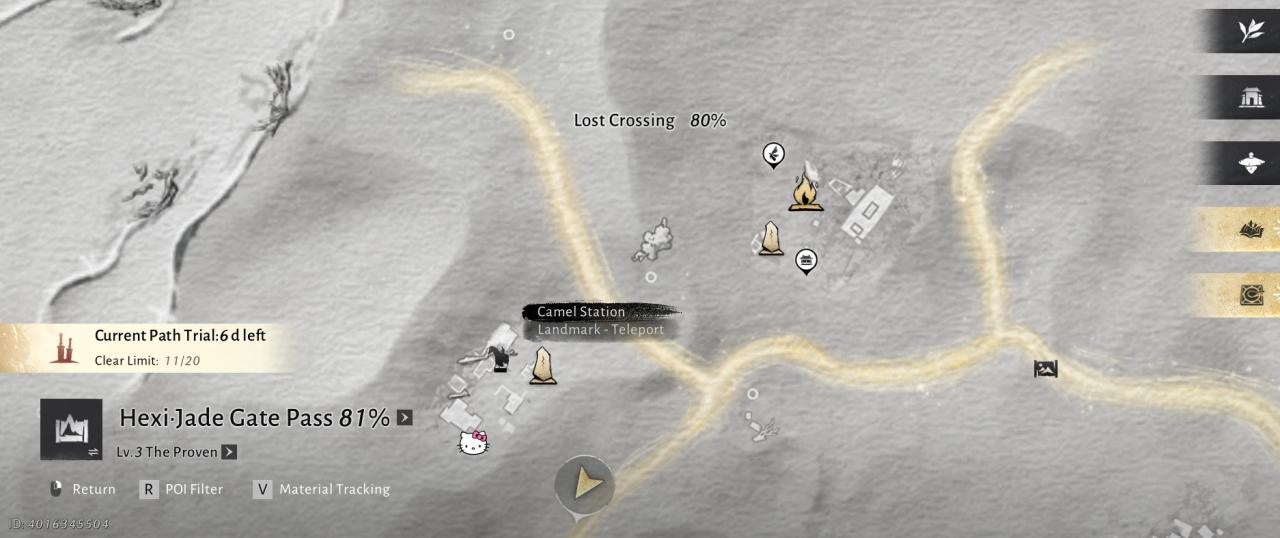Expand the Lv.3 The Proven arrow

tap(229, 452)
